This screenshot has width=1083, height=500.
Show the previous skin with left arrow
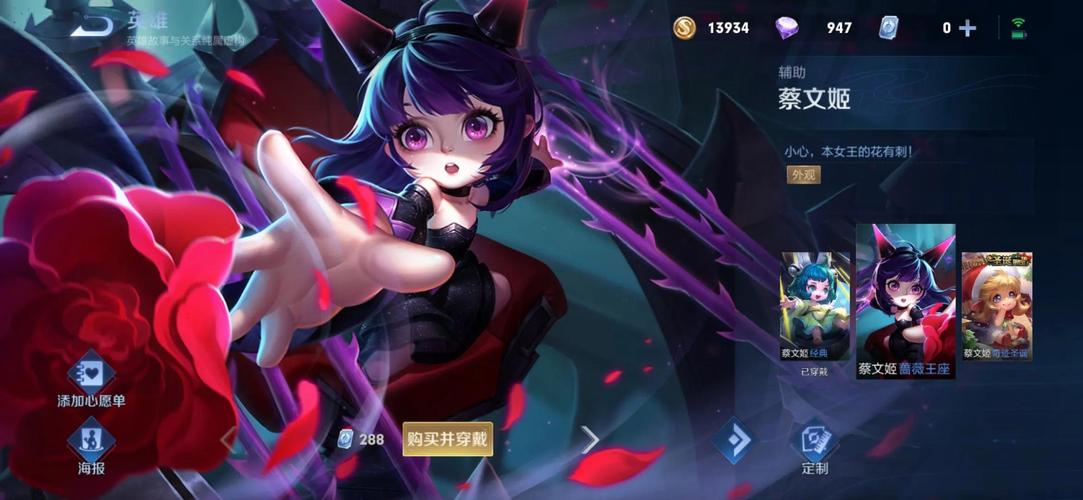[228, 439]
